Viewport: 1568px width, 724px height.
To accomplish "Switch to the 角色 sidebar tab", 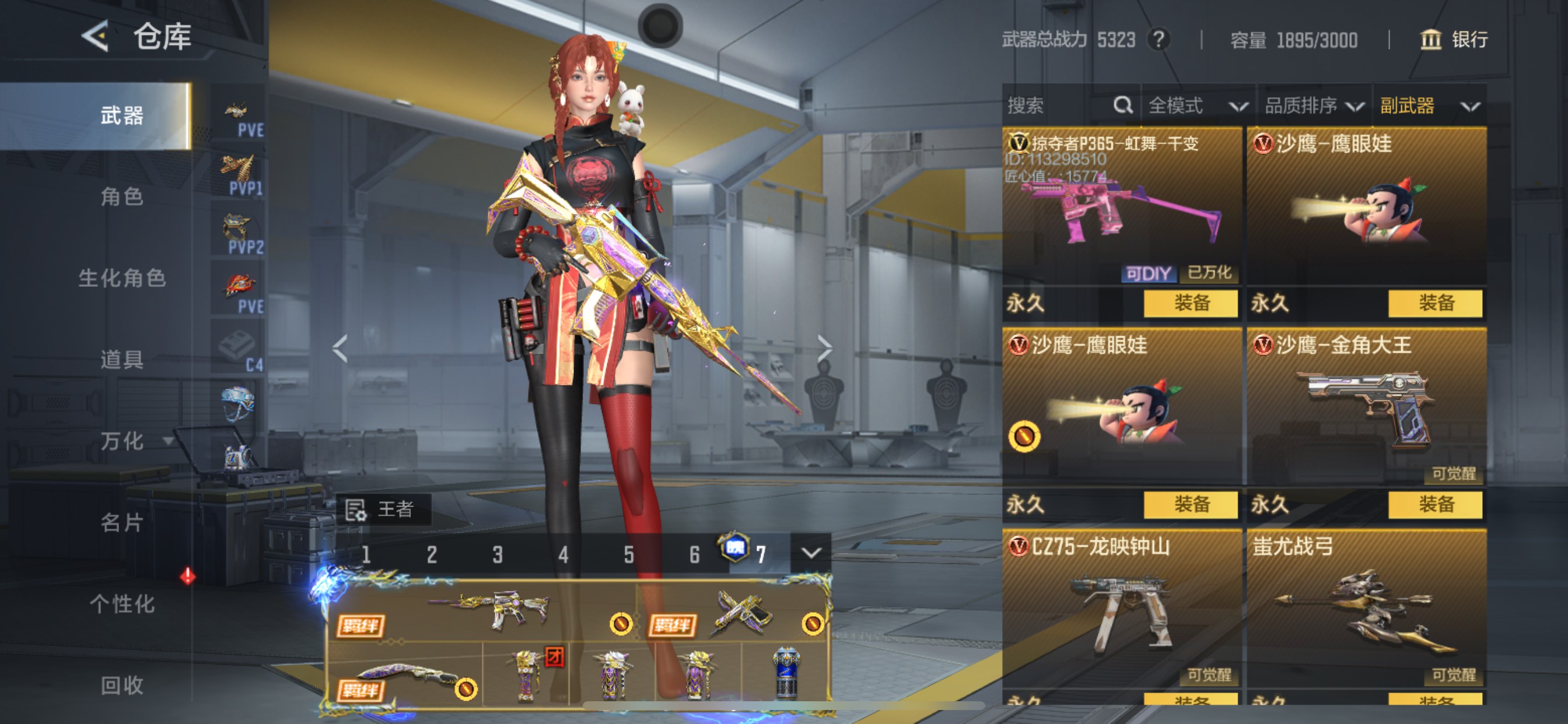I will click(x=122, y=197).
